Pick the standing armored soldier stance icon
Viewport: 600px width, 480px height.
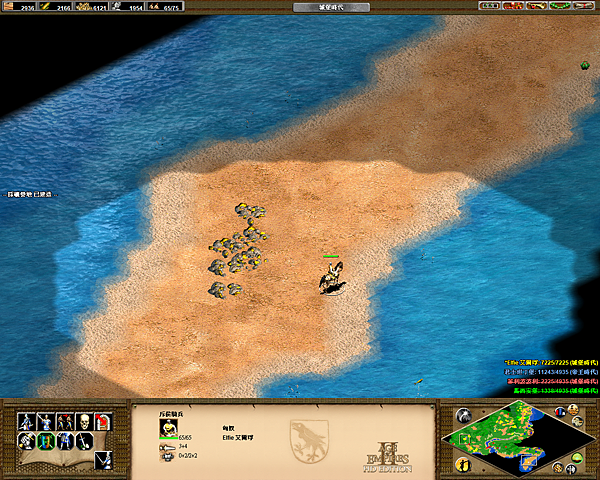[66, 440]
